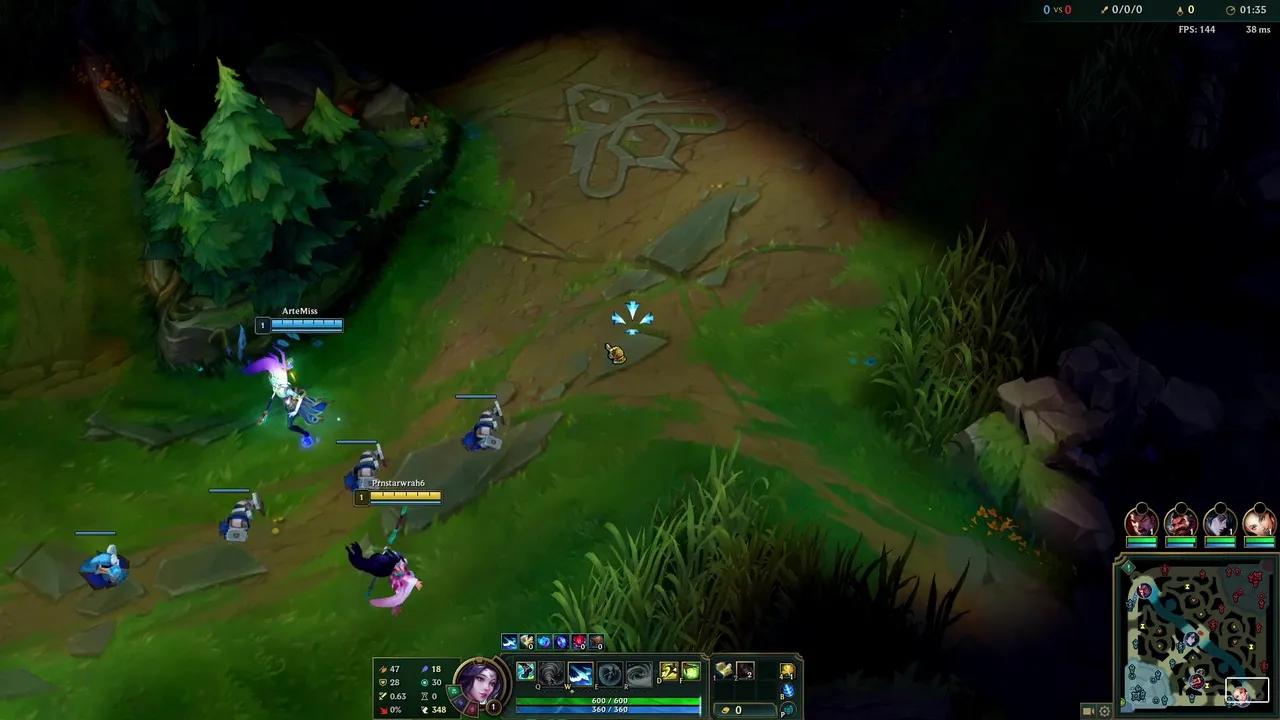
Task: Activate the item in the first item slot
Action: point(722,671)
